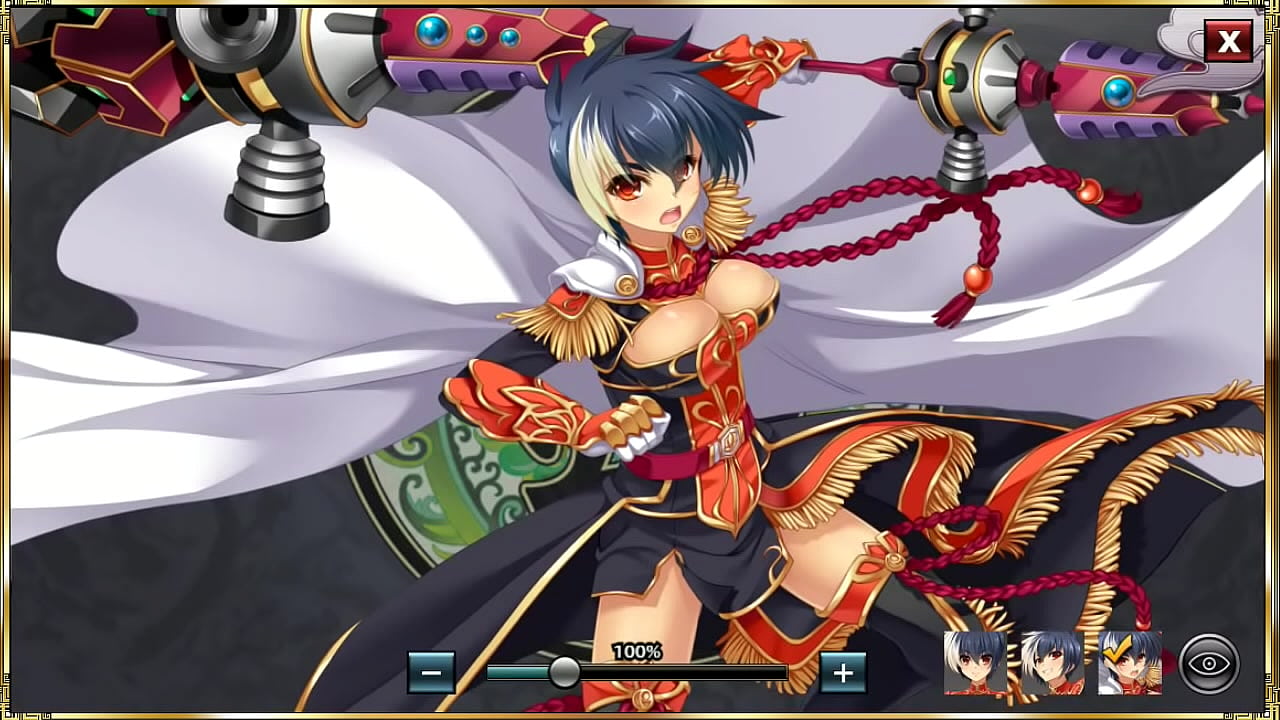
Task: Zoom out with the minus button
Action: pos(431,672)
